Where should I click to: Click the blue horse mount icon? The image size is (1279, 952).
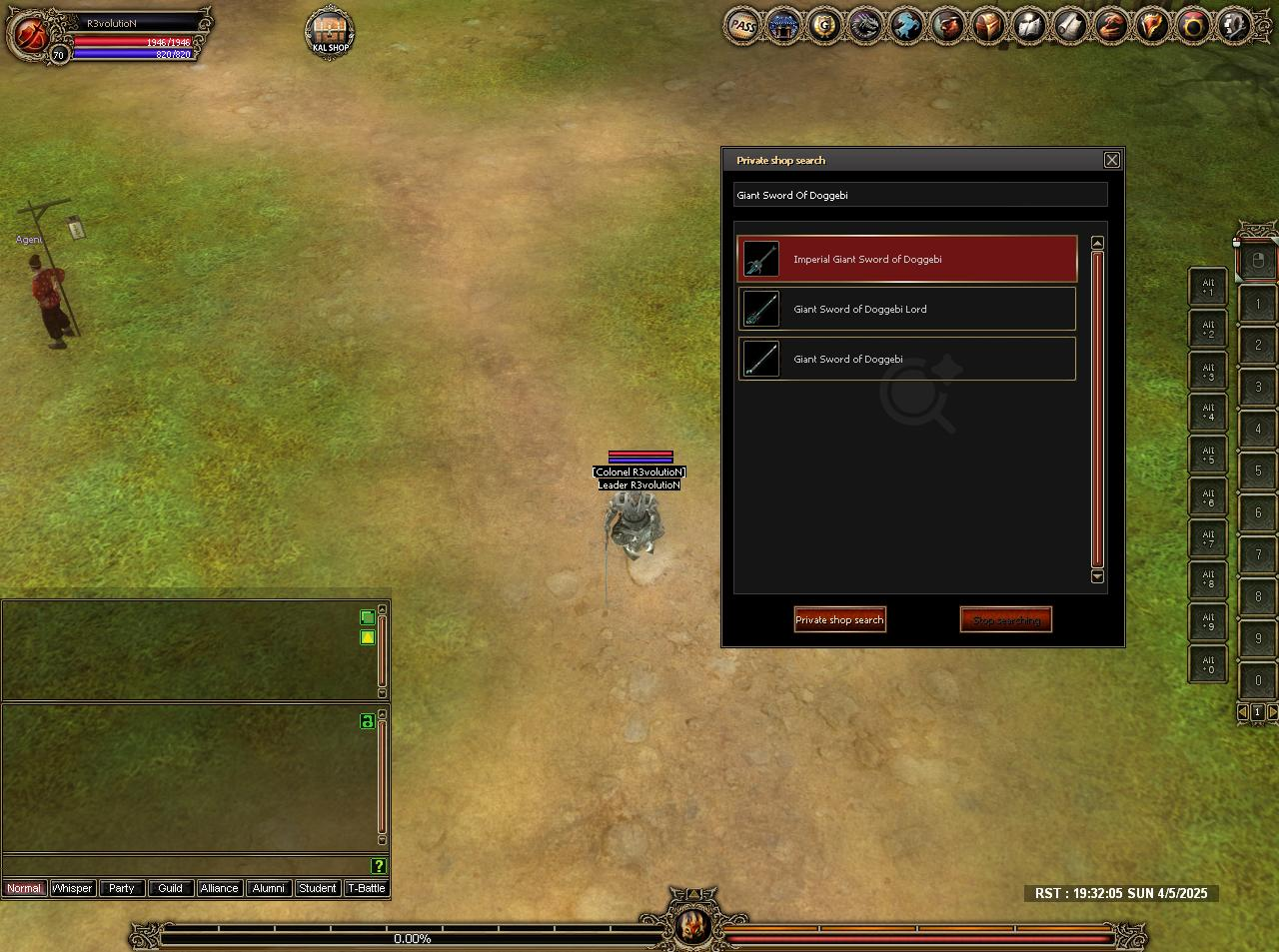tap(906, 26)
